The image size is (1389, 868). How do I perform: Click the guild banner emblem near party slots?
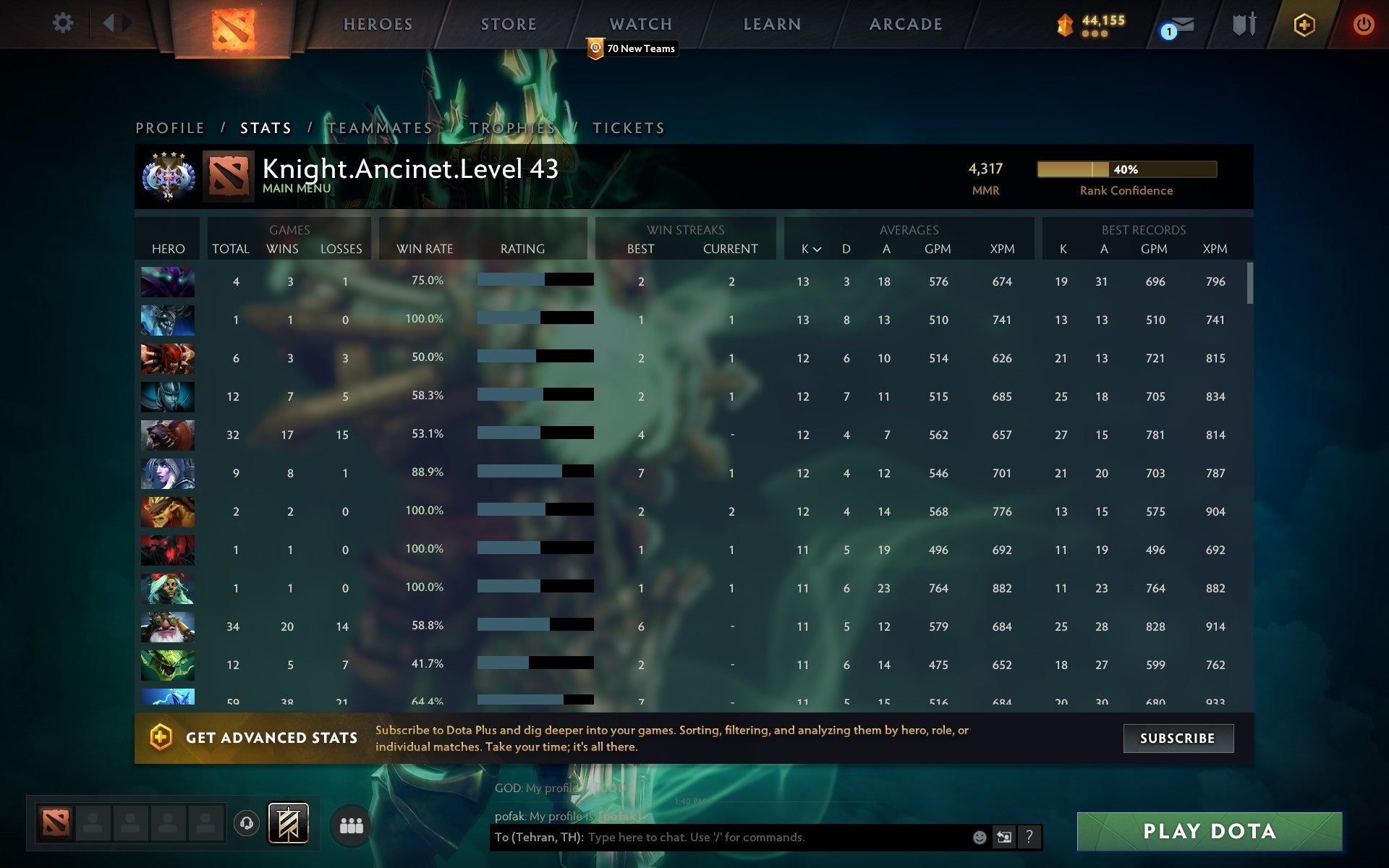(287, 822)
